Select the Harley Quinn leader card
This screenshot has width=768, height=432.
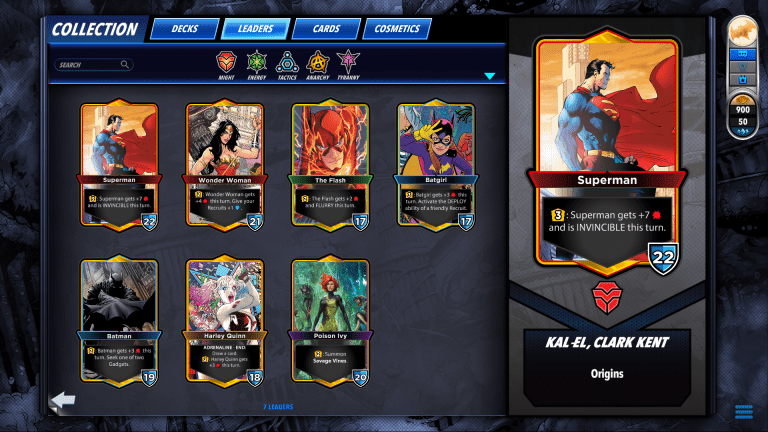tap(224, 322)
